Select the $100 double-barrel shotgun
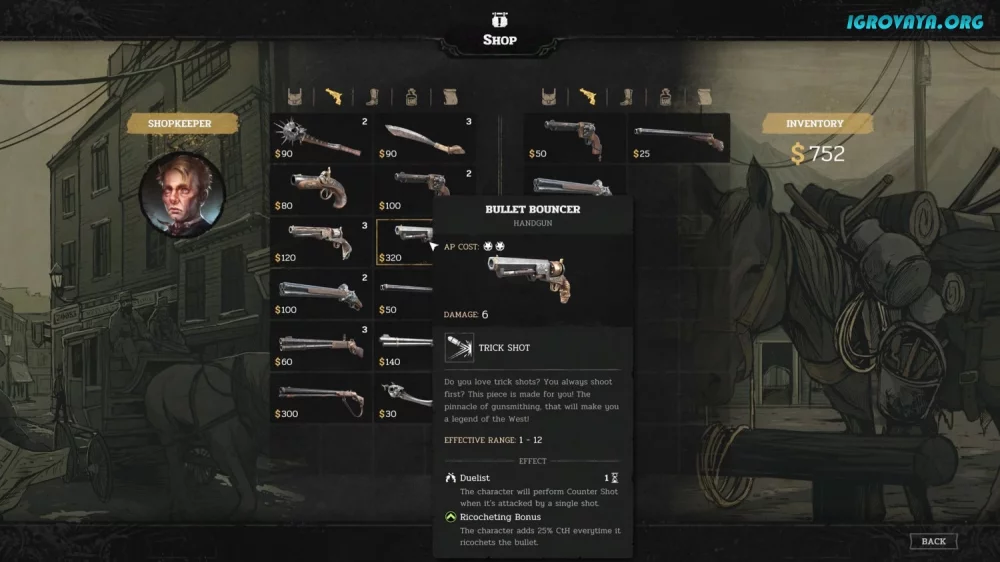The height and width of the screenshot is (562, 1000). [x=322, y=295]
